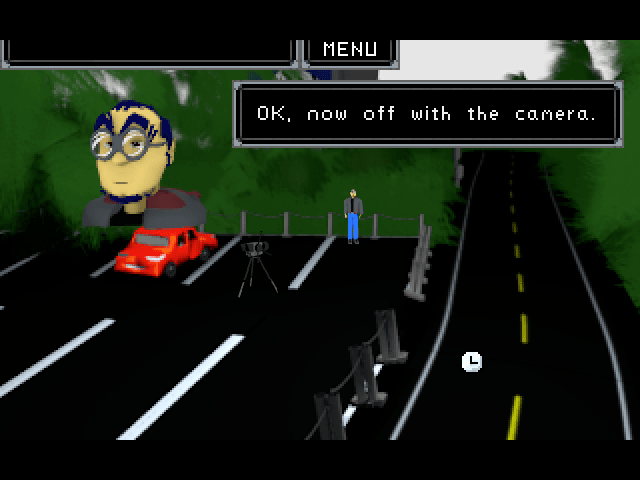Advance the camera dialogue box
The width and height of the screenshot is (640, 480).
(x=426, y=114)
